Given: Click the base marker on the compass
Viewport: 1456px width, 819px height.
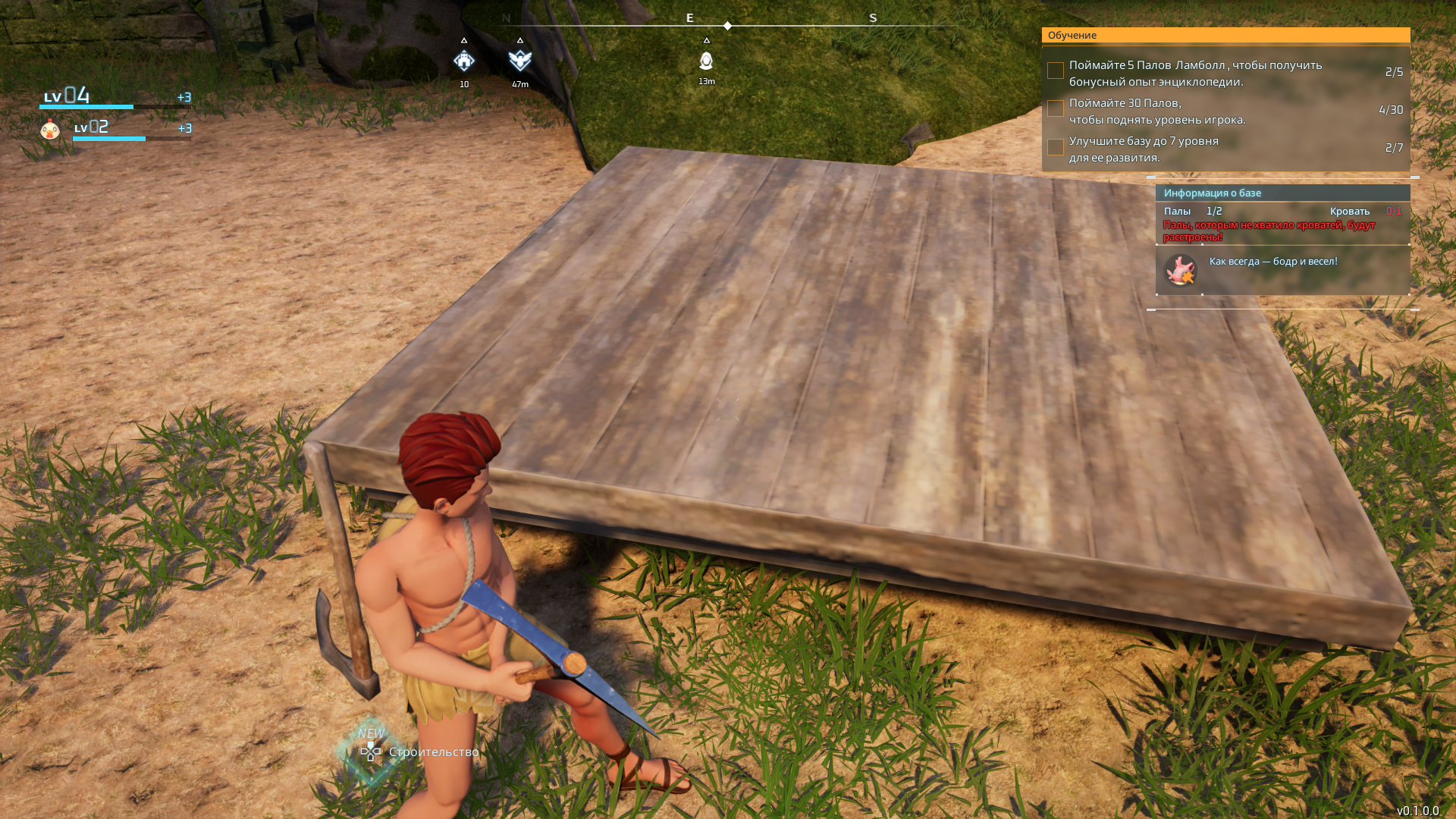Looking at the screenshot, I should click(x=464, y=61).
